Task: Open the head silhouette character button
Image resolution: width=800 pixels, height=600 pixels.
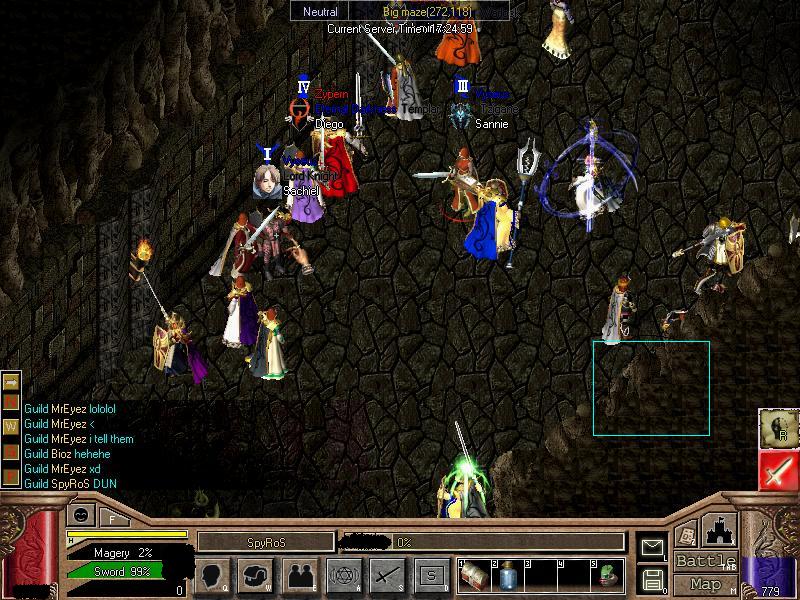Action: click(x=212, y=576)
